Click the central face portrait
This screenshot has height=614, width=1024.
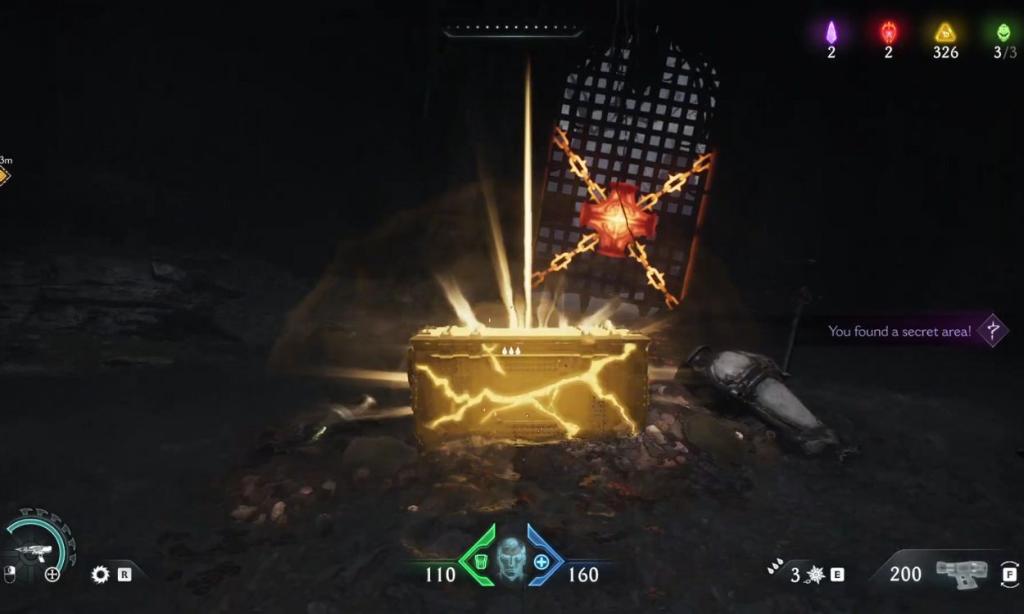point(511,558)
